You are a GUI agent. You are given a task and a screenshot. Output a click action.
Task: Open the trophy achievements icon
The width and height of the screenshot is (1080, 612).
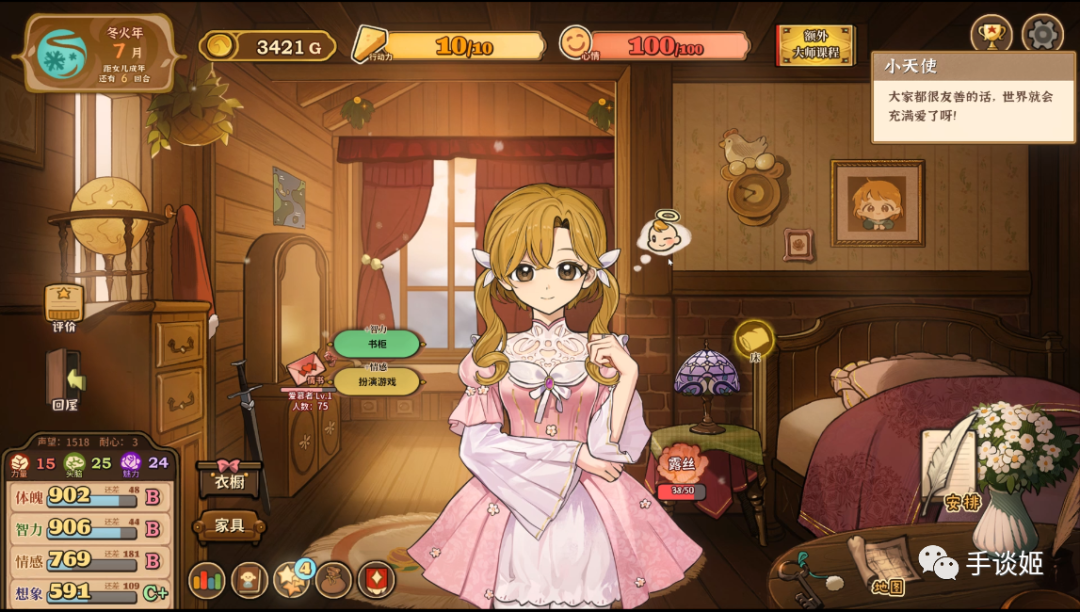coord(992,35)
